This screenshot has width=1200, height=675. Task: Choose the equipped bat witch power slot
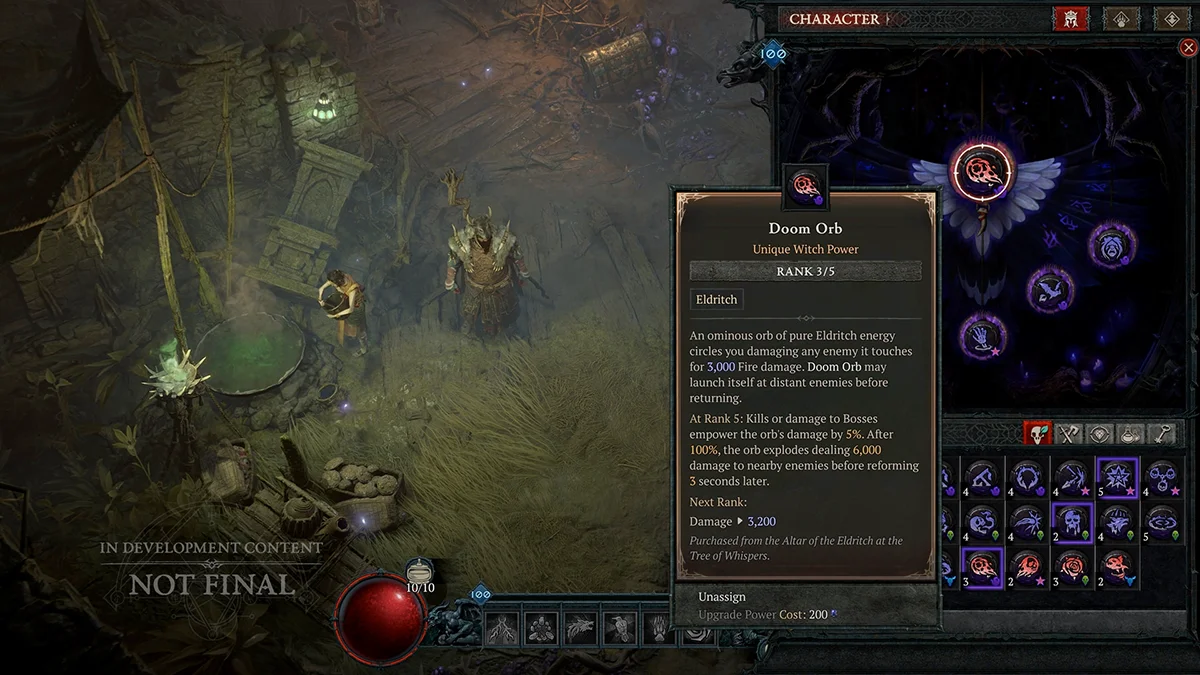tap(1049, 290)
